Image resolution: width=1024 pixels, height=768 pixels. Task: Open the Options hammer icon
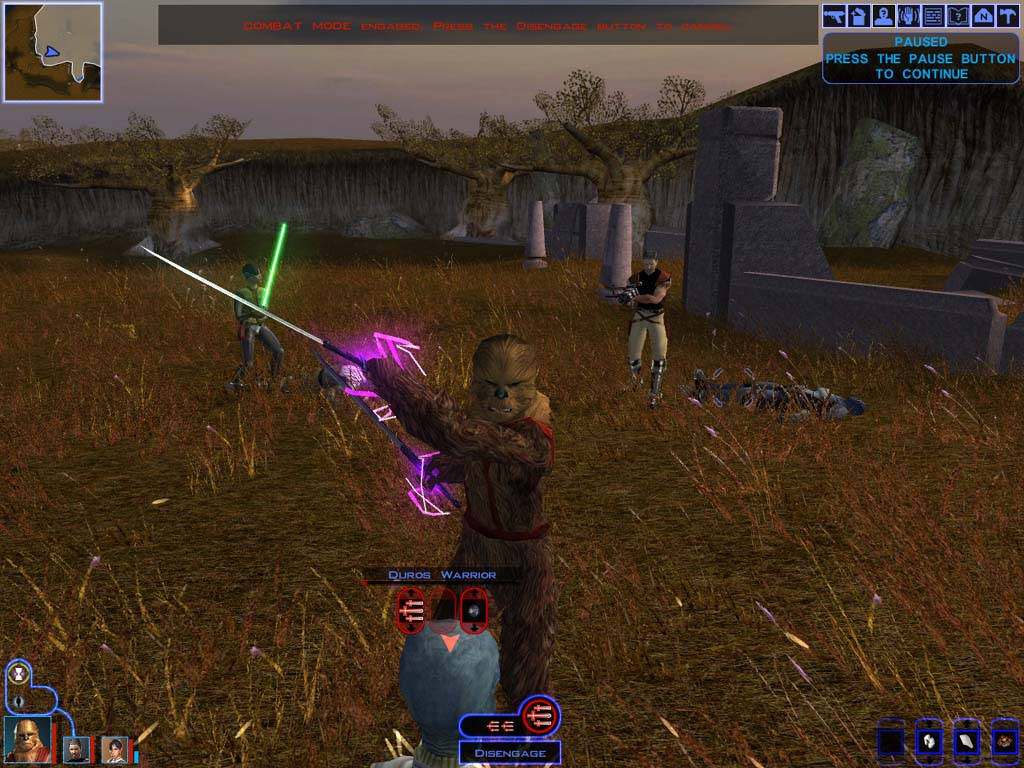[x=1007, y=16]
